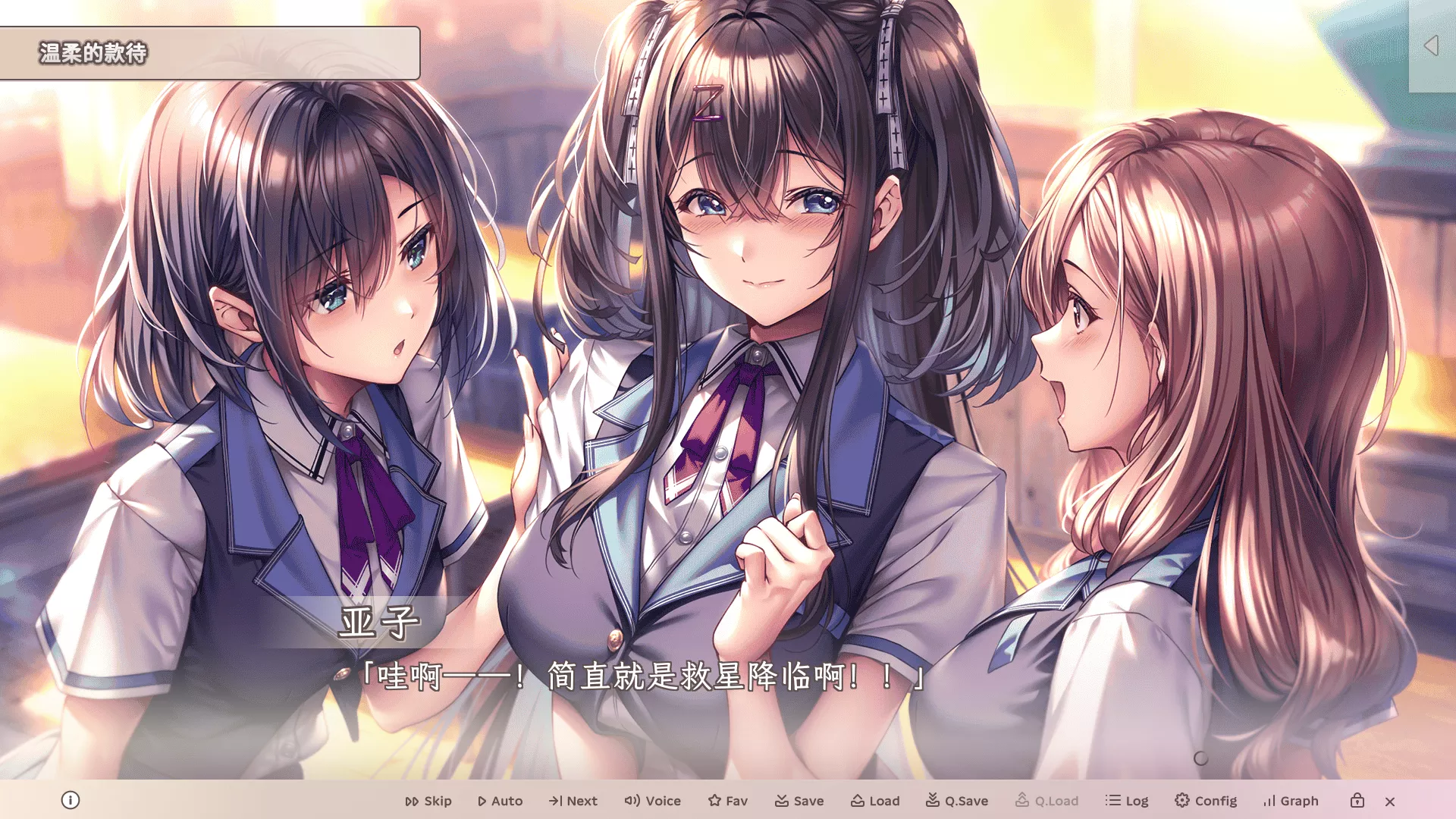Open the text backlog via Log icon
This screenshot has height=819, width=1456.
coord(1128,800)
